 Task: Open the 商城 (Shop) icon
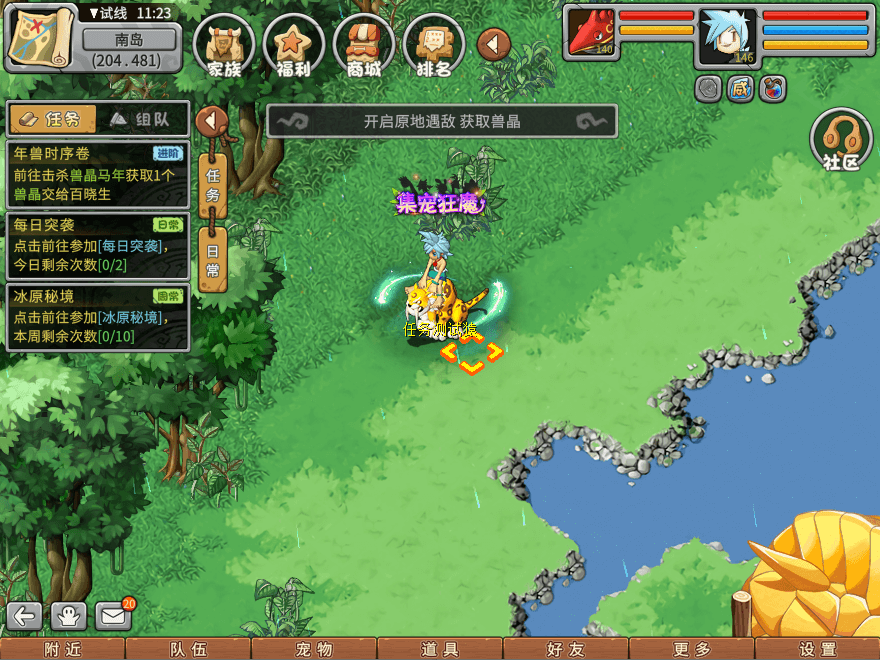(x=364, y=45)
